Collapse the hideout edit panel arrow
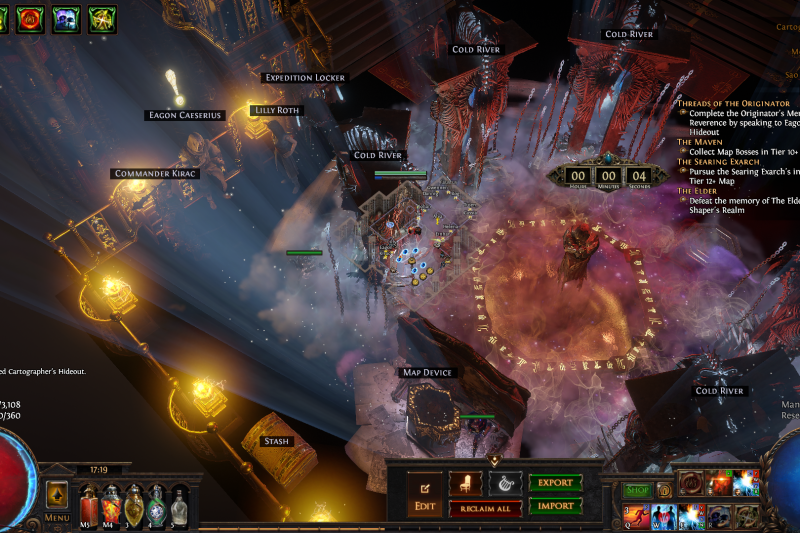Viewport: 800px width, 533px height. click(493, 461)
